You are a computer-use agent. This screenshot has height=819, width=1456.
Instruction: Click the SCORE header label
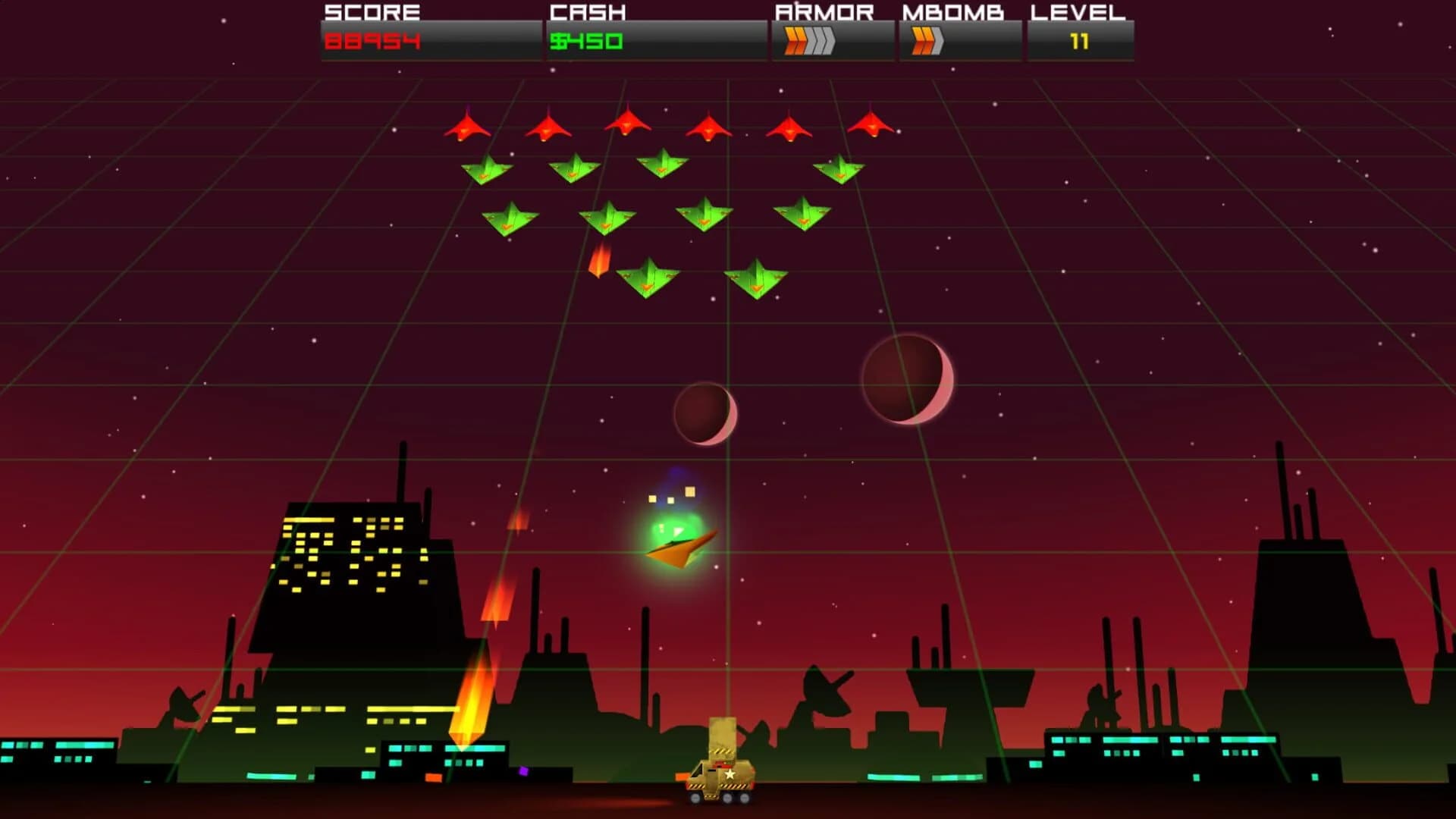coord(372,11)
